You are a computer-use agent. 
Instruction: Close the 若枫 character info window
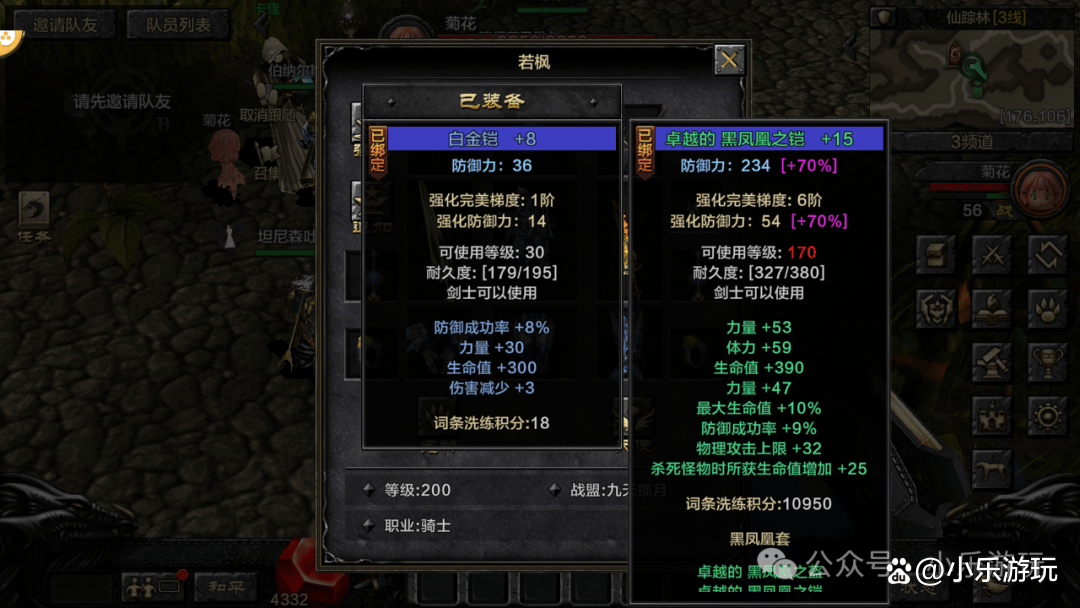coord(729,61)
